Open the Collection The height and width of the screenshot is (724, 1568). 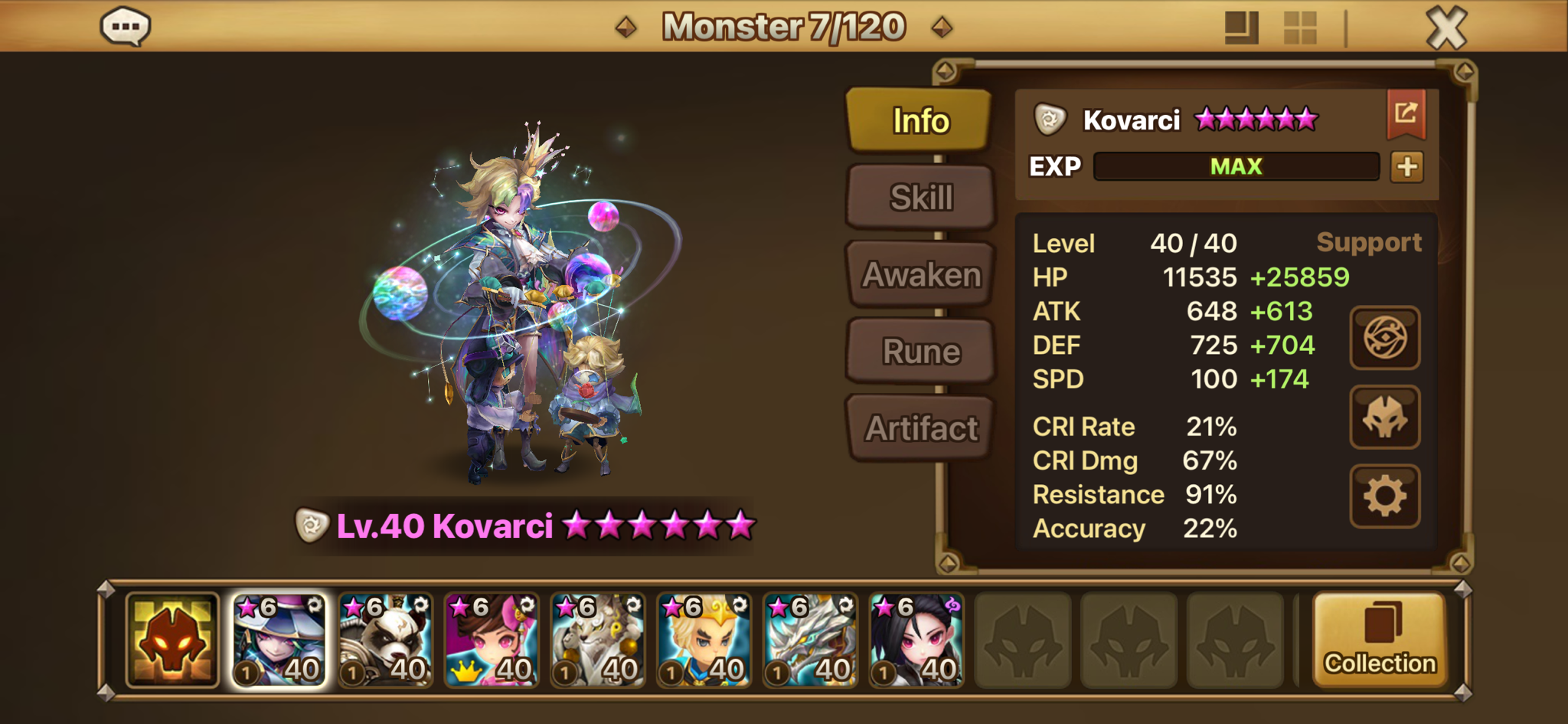click(1380, 640)
